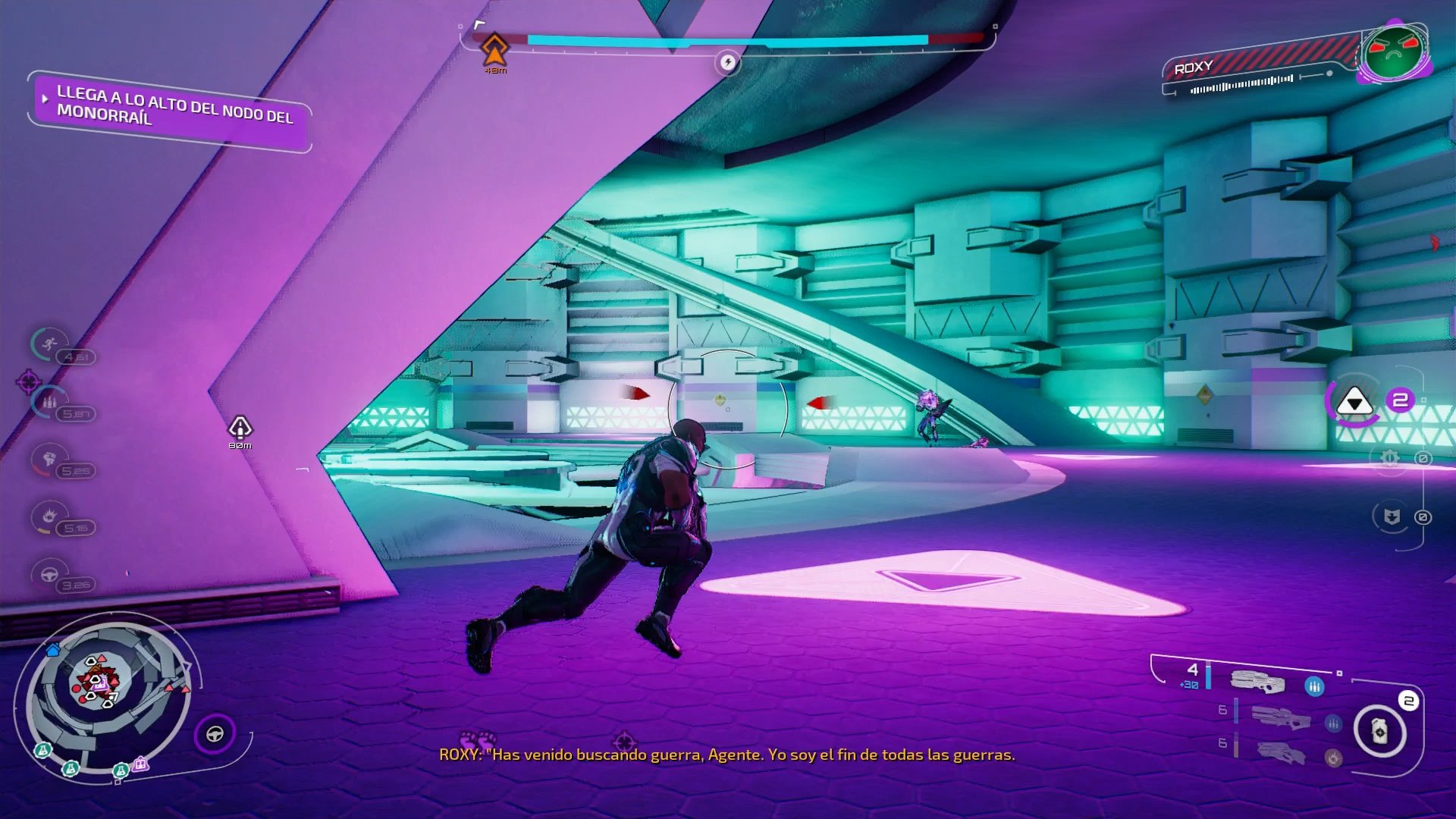The width and height of the screenshot is (1456, 819).
Task: Open the steering wheel vehicle option near minimap
Action: [x=215, y=733]
